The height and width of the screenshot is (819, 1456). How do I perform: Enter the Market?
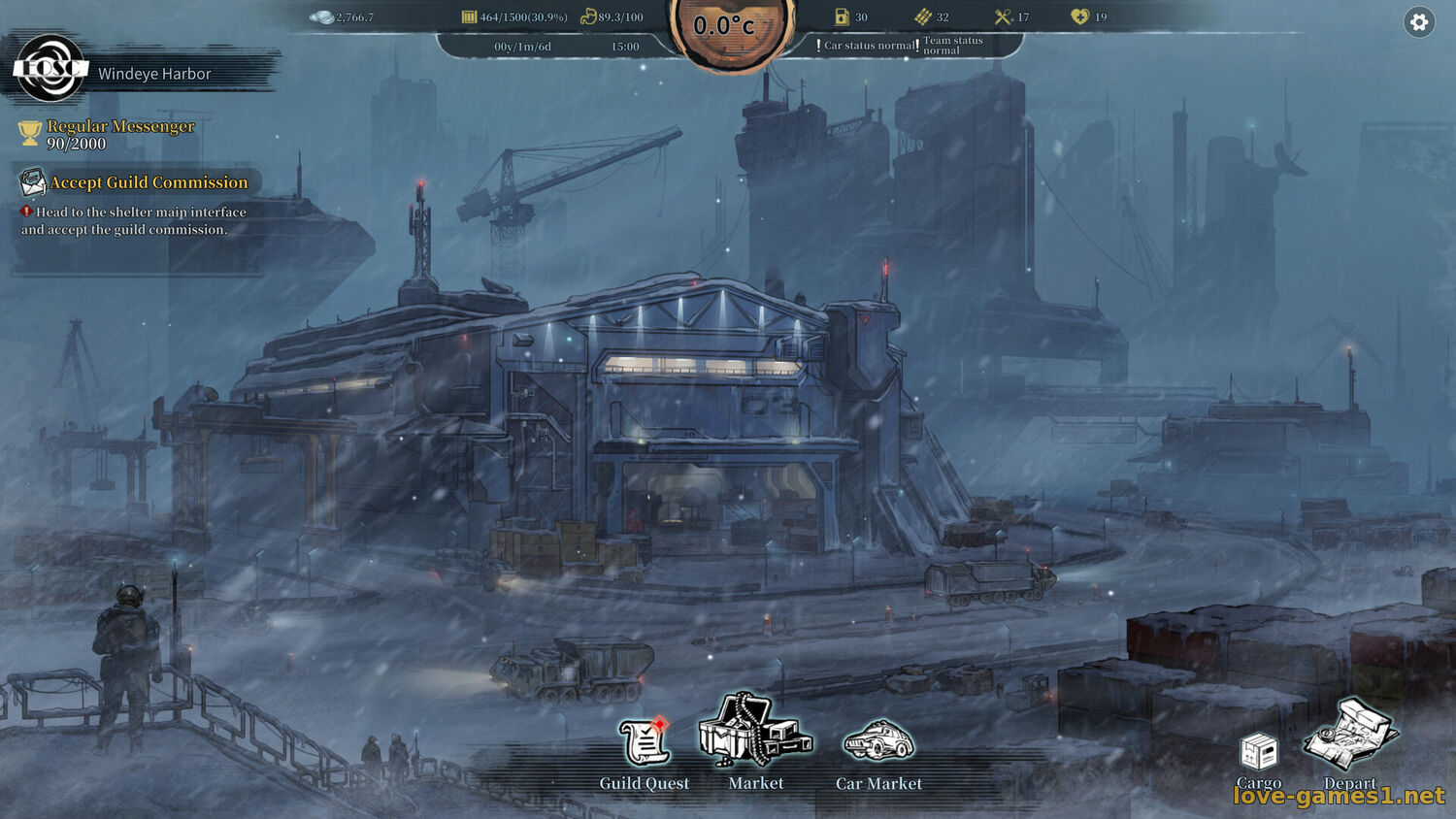click(x=755, y=734)
